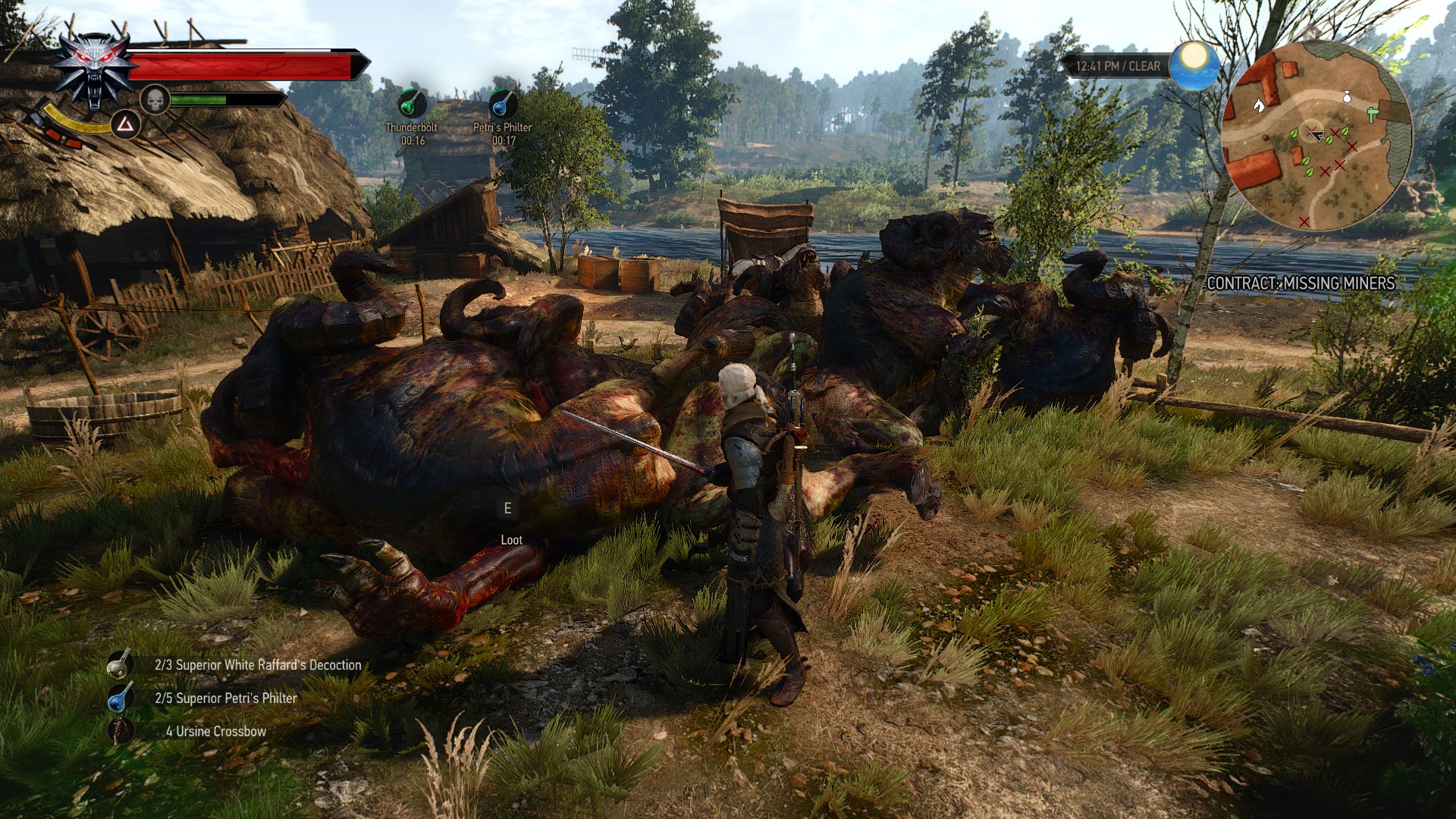Click the sun weather icon
Image resolution: width=1456 pixels, height=819 pixels.
point(1194,64)
